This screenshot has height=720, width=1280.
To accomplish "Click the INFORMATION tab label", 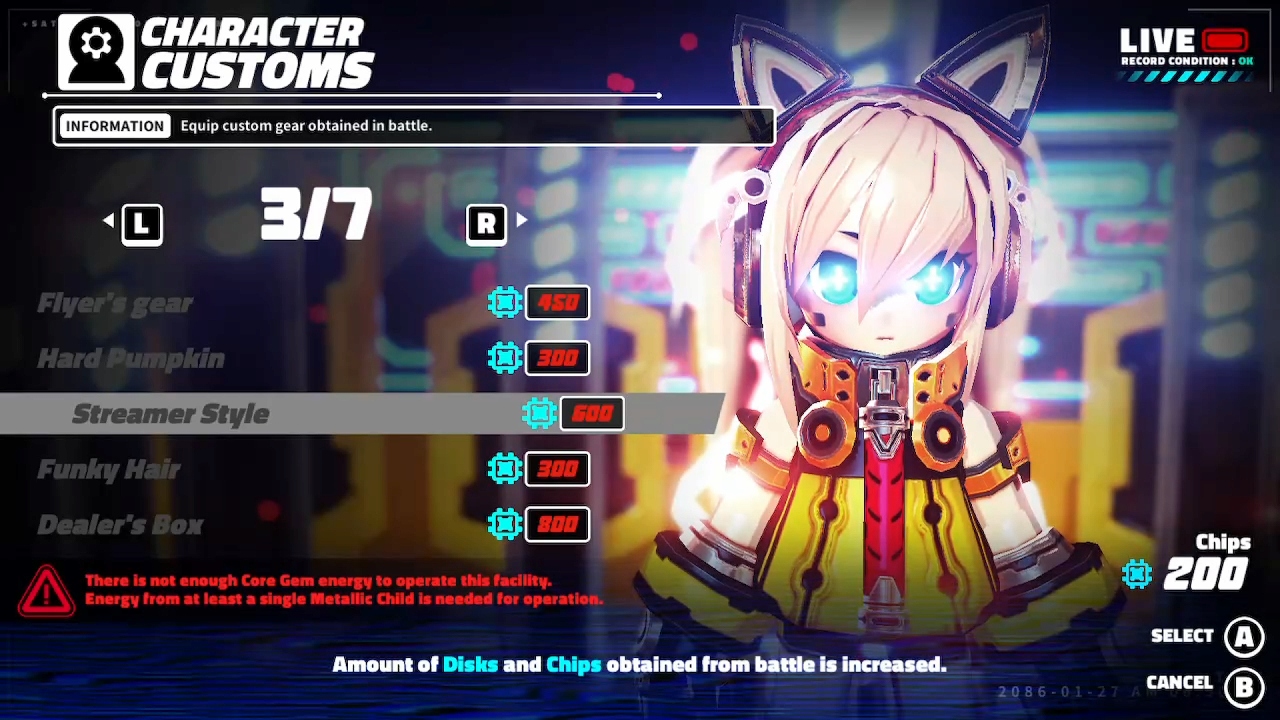I will [114, 125].
